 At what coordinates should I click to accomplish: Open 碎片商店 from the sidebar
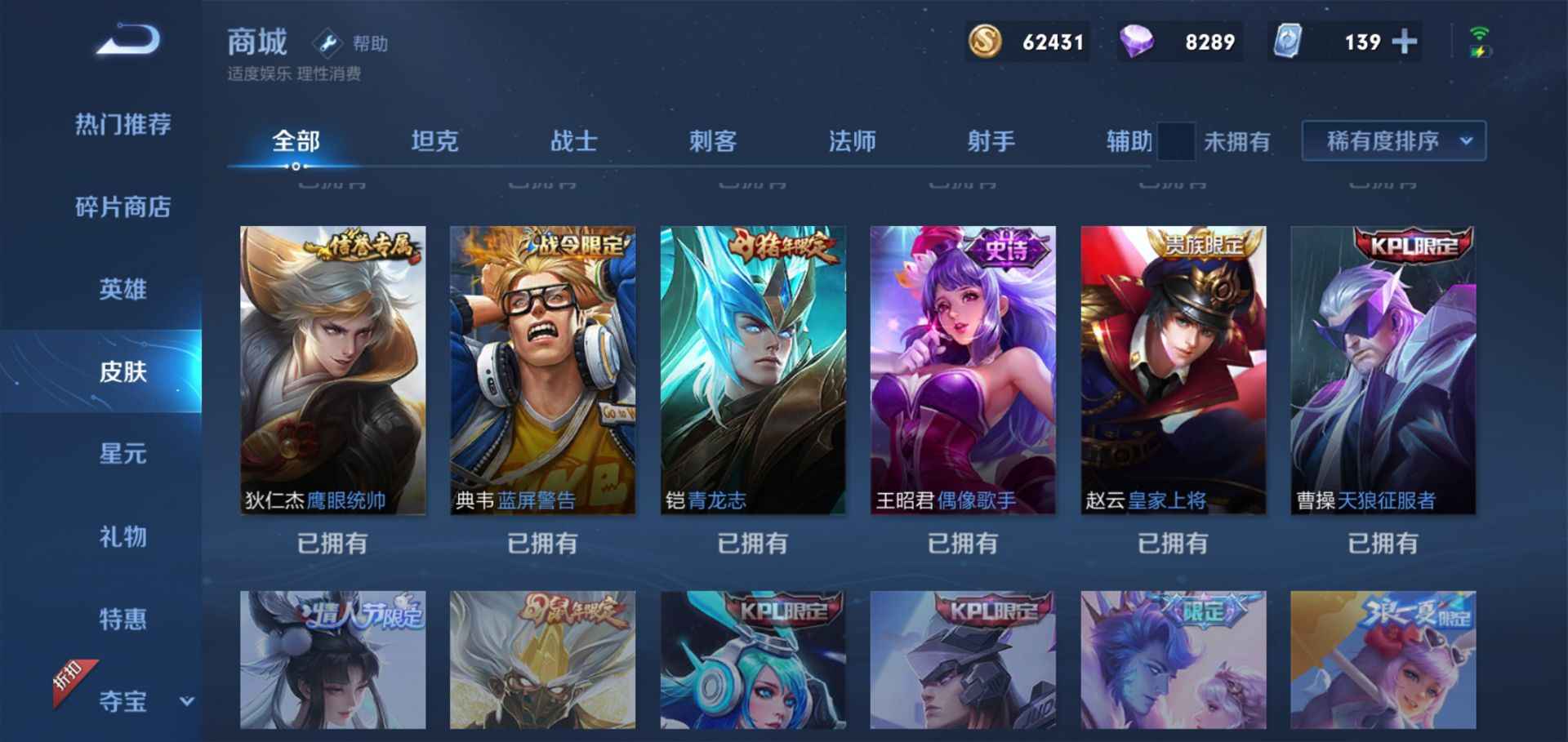click(122, 208)
